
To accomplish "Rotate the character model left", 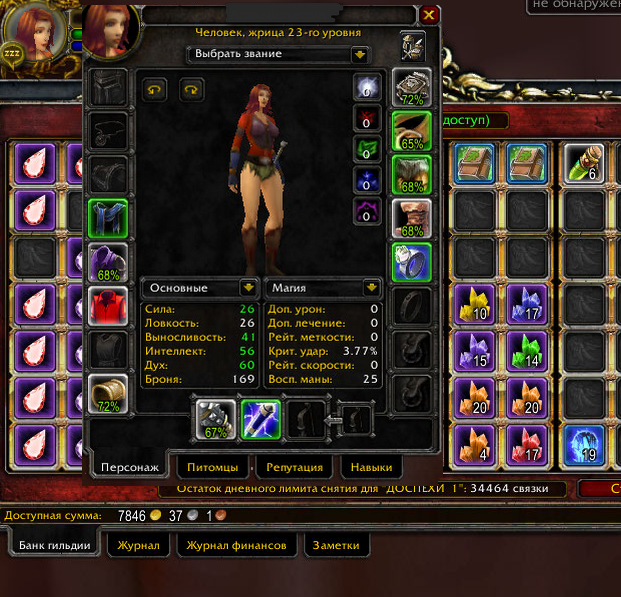I will click(154, 90).
